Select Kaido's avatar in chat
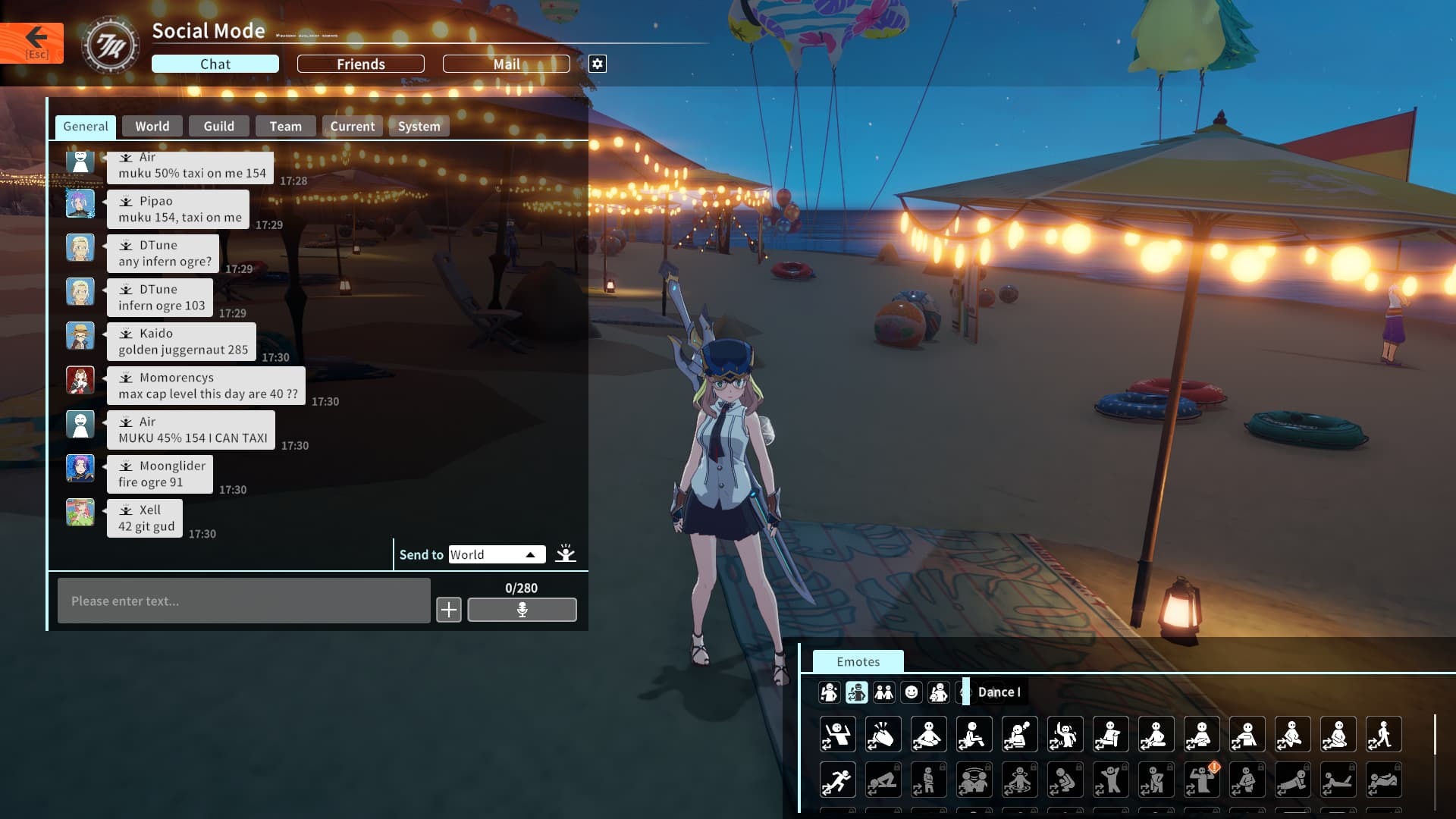Viewport: 1456px width, 819px height. coord(80,336)
